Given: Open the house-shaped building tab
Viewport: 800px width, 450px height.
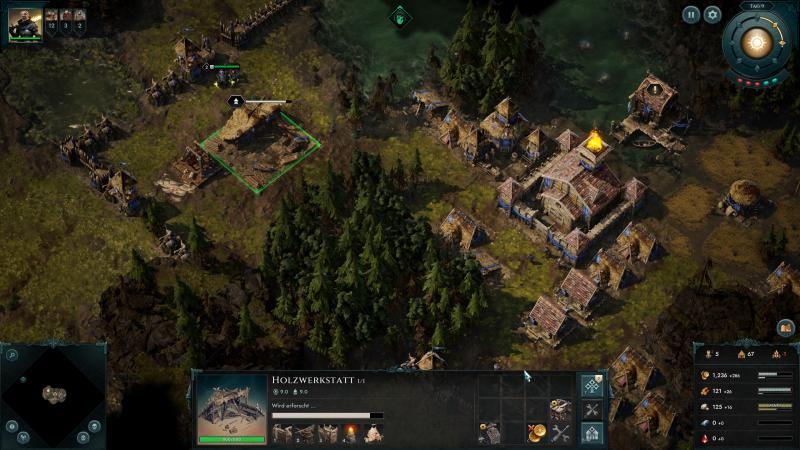Looking at the screenshot, I should tap(592, 434).
